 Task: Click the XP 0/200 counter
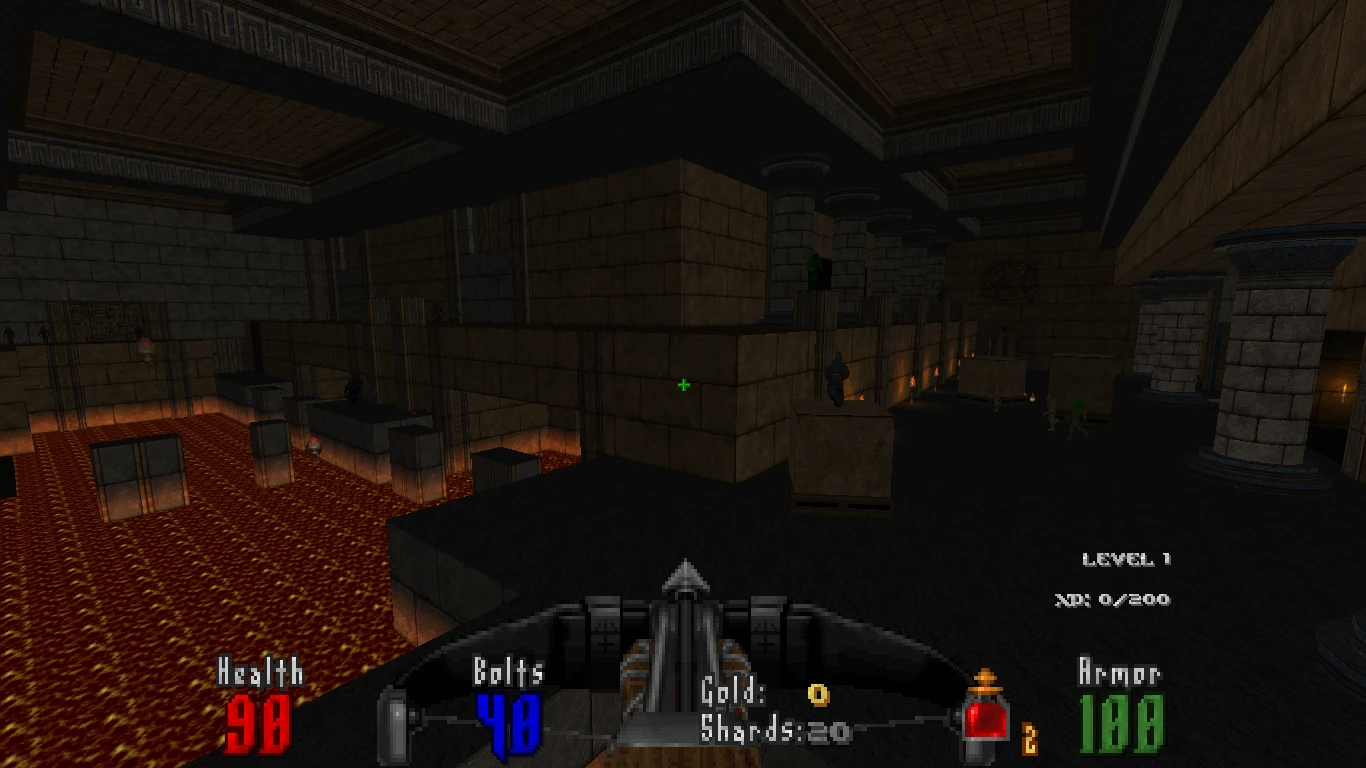point(1112,600)
